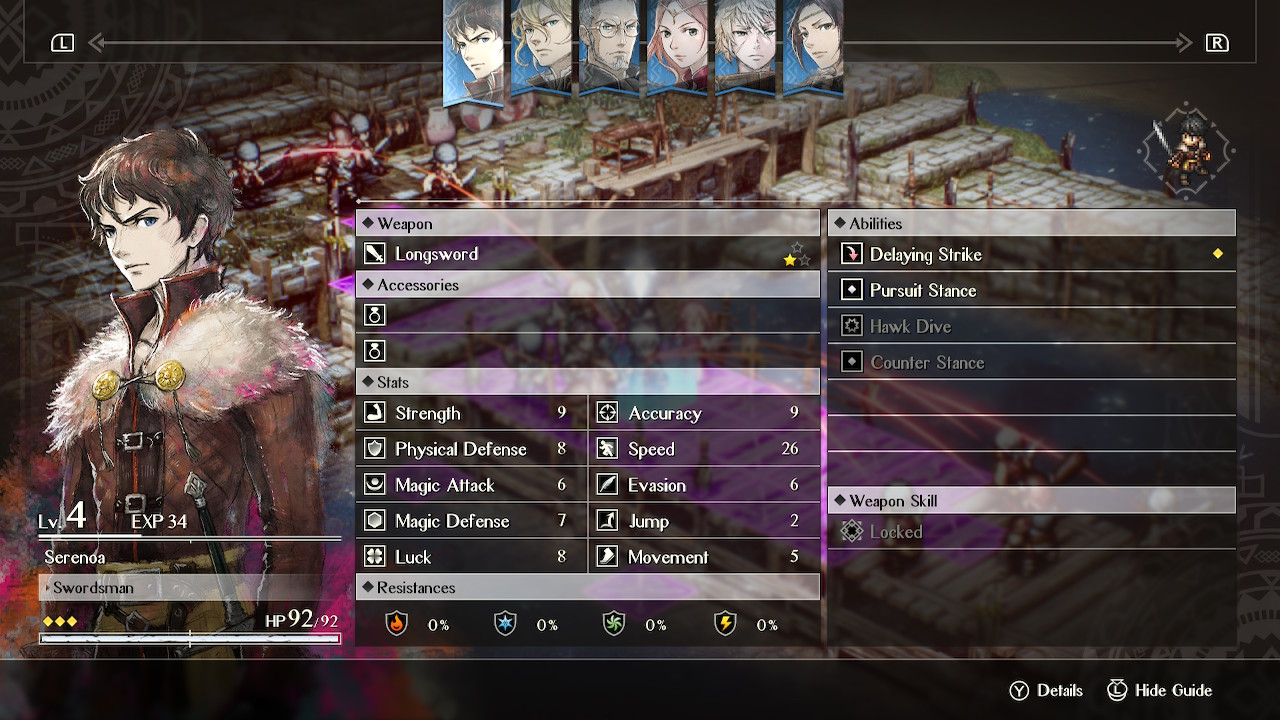Switch to the pink-haired woman portrait
1280x720 pixels.
(x=677, y=47)
